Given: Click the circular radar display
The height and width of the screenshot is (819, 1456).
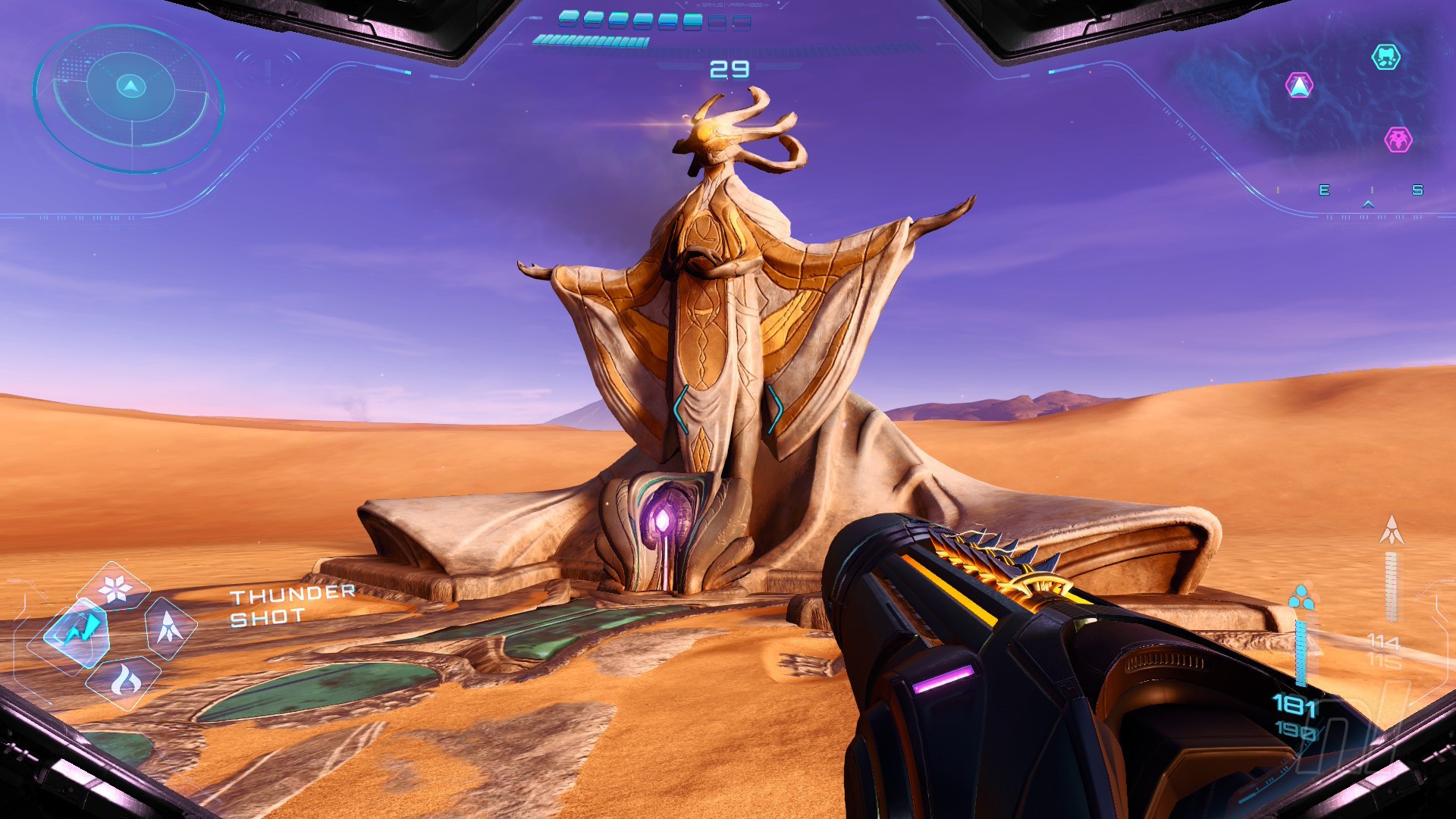Looking at the screenshot, I should click(x=129, y=97).
